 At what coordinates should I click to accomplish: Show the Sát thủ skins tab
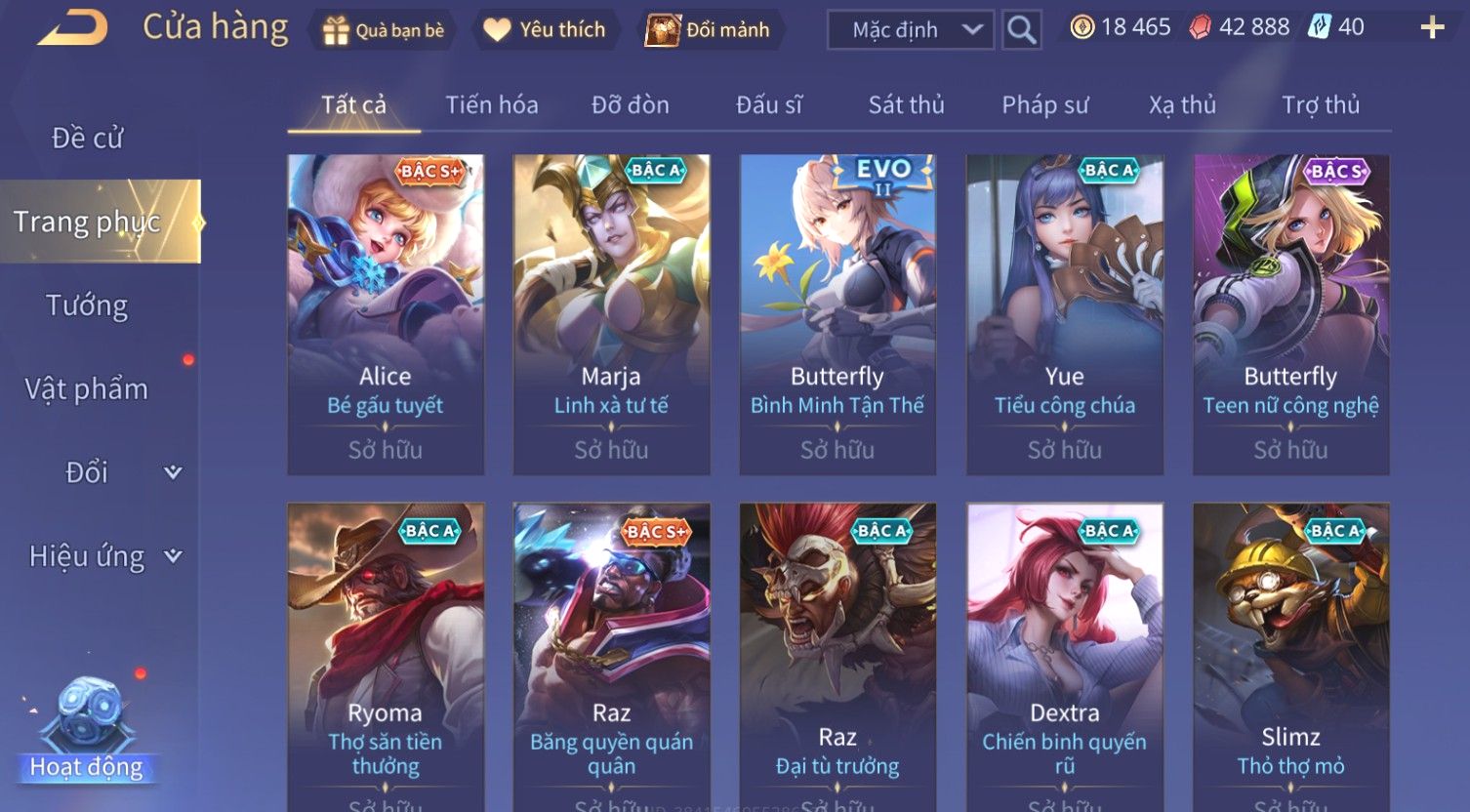point(906,104)
